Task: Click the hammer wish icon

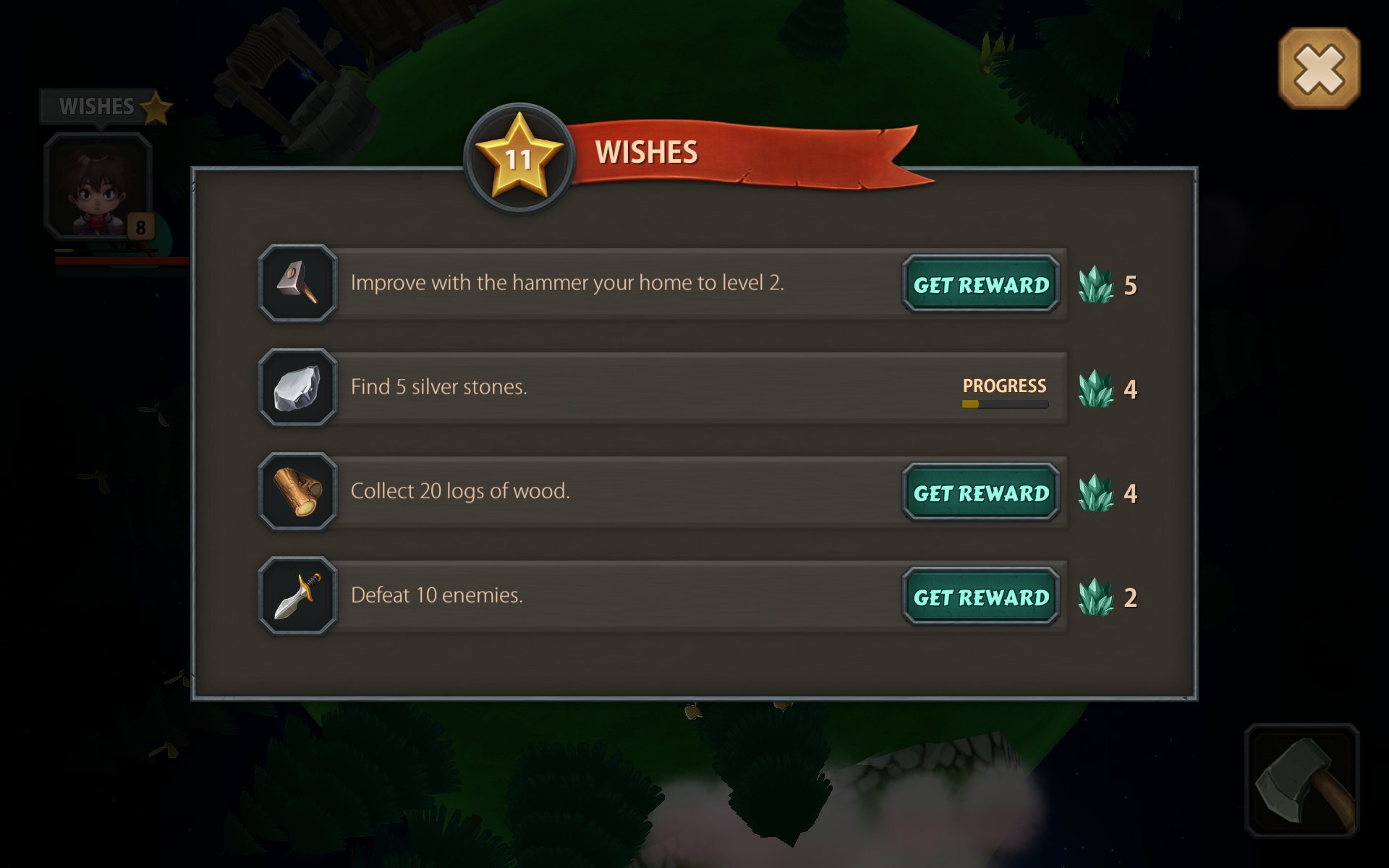Action: pos(297,283)
